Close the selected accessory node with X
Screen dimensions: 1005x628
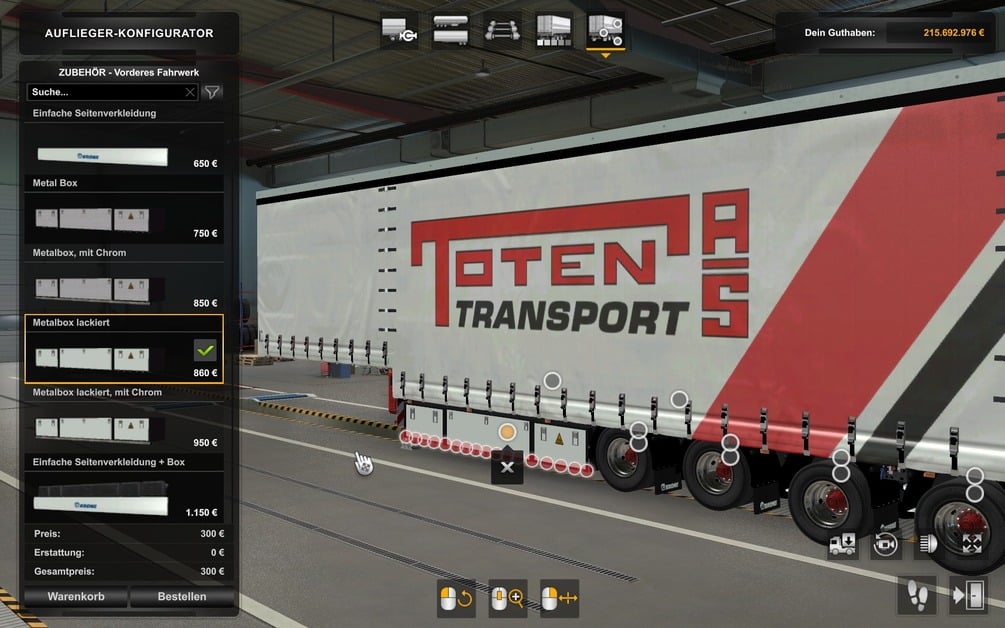pos(507,467)
